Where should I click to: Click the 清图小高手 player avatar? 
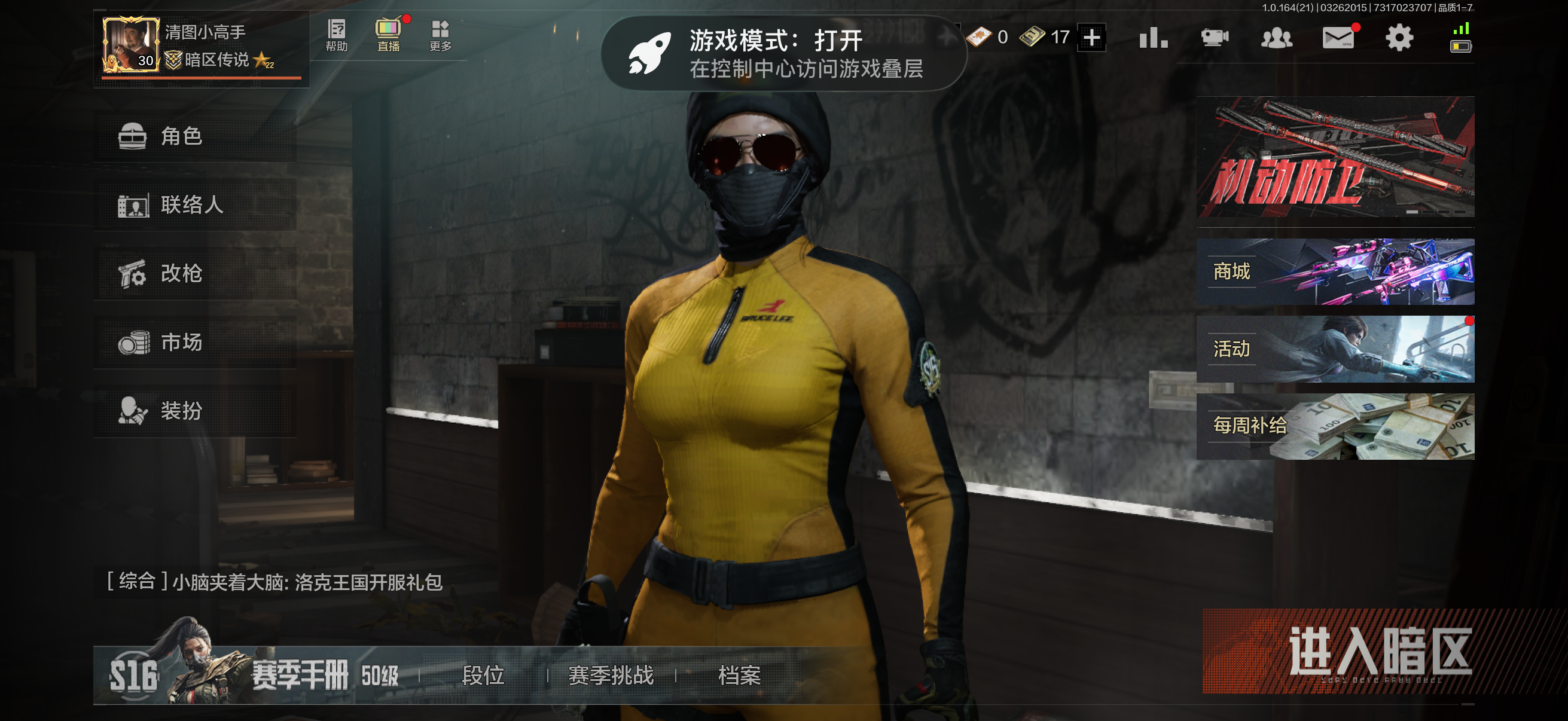[130, 45]
